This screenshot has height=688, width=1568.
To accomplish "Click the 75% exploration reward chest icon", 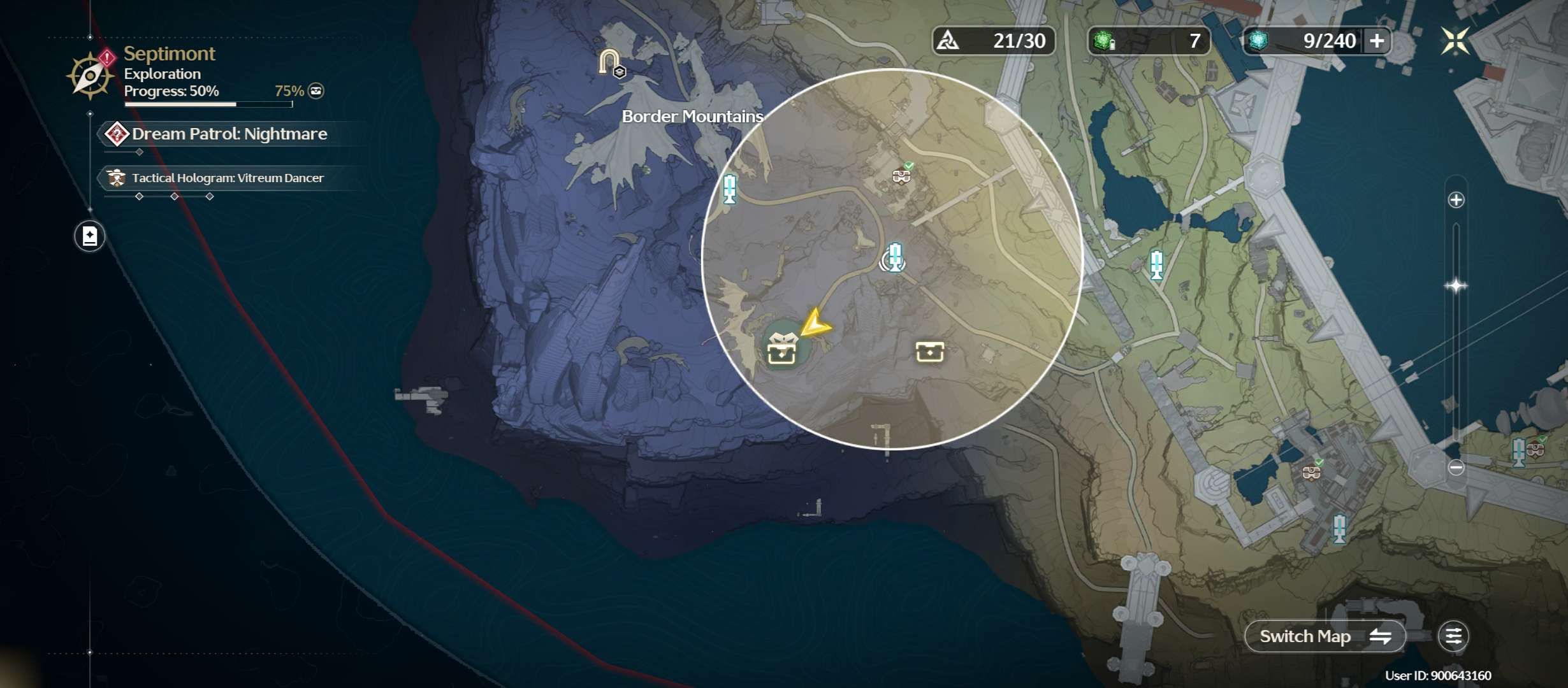I will 316,91.
